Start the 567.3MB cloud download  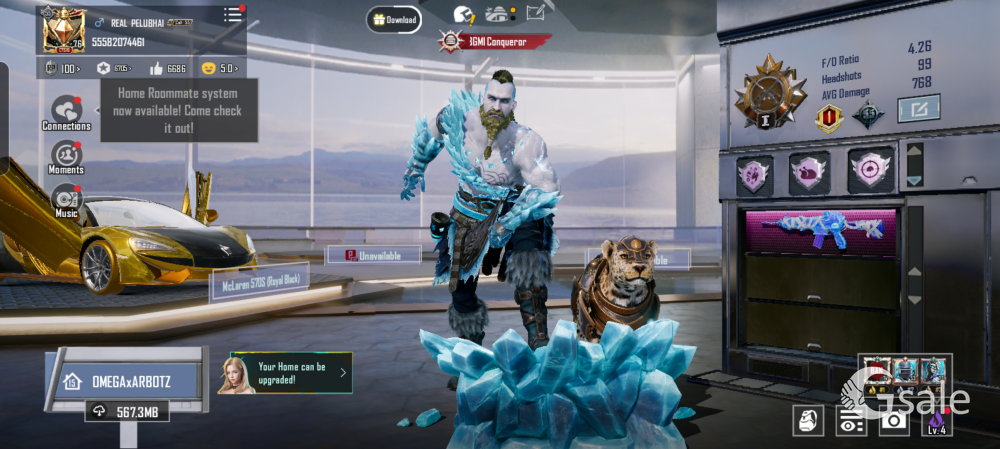click(x=127, y=411)
